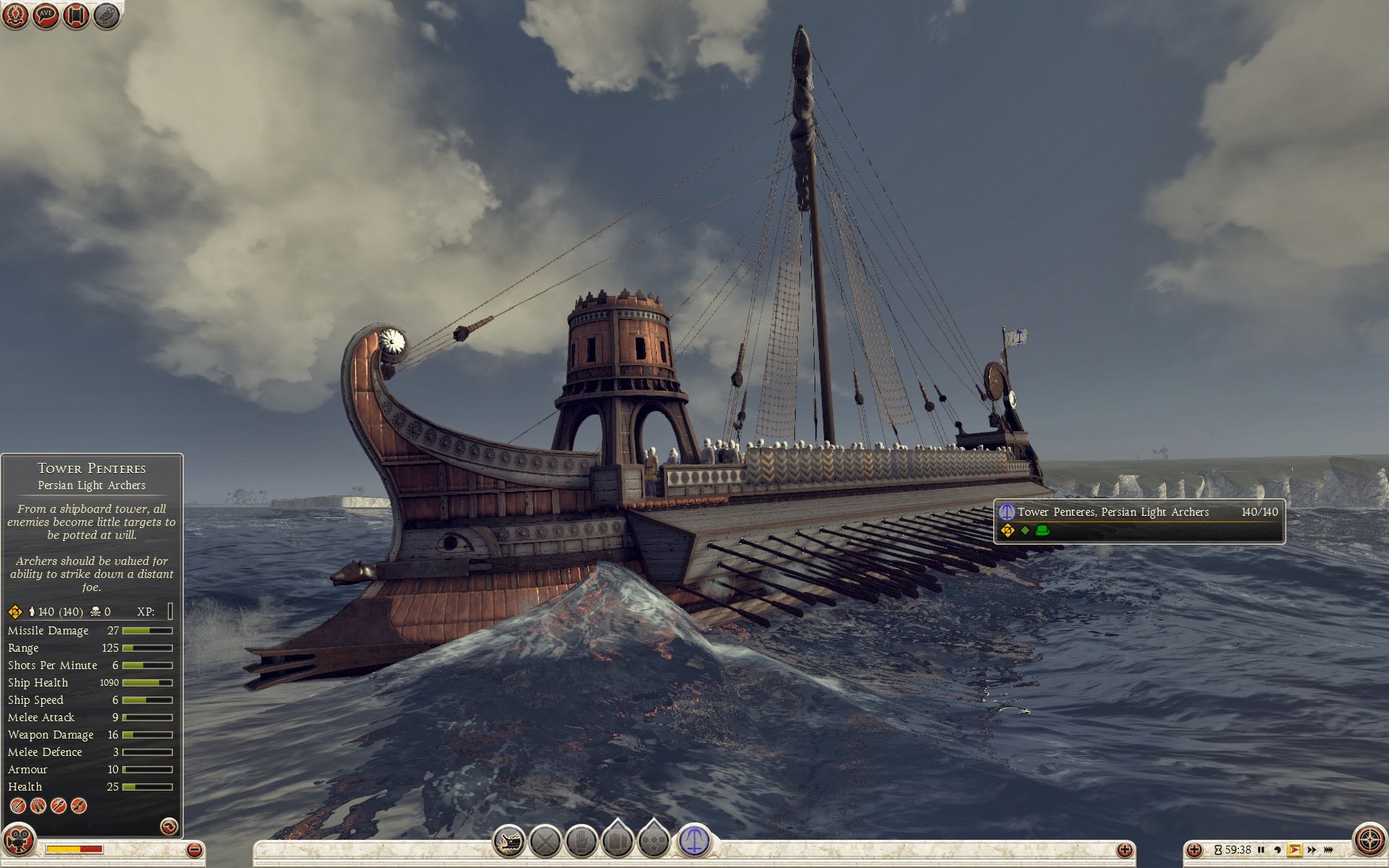Click the red scroll icon button

click(76, 16)
